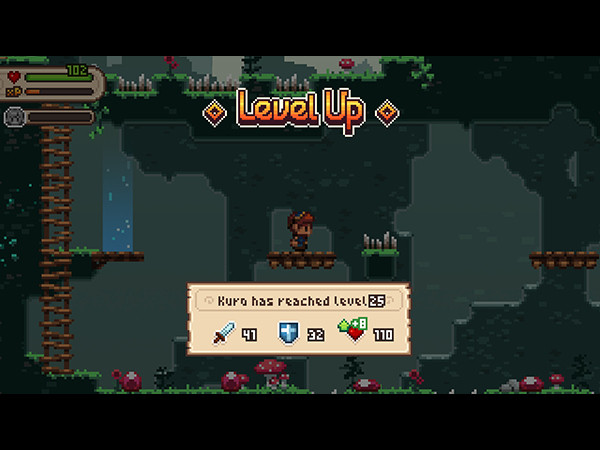Click the grey round ability icon
This screenshot has width=600, height=450.
coord(15,116)
